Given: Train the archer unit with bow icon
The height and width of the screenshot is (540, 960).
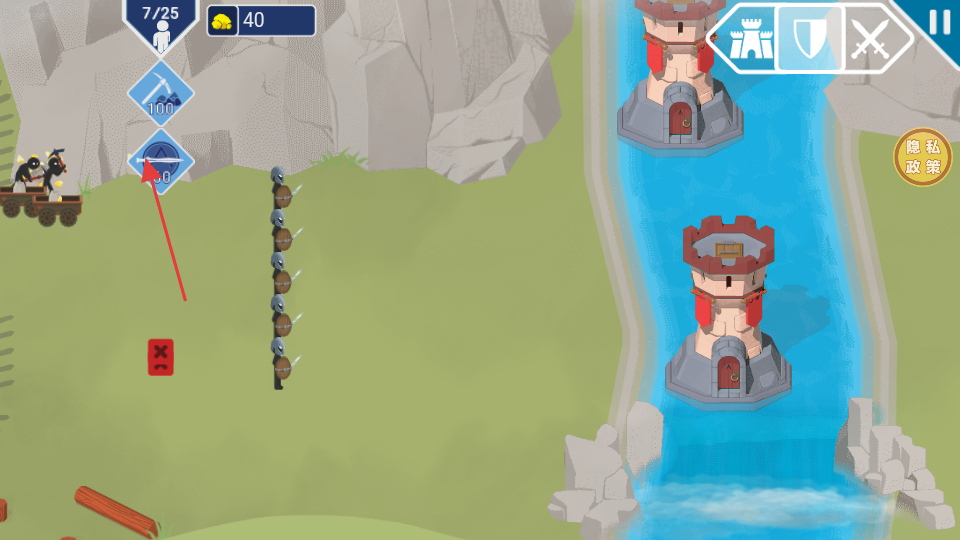Looking at the screenshot, I should coord(160,161).
